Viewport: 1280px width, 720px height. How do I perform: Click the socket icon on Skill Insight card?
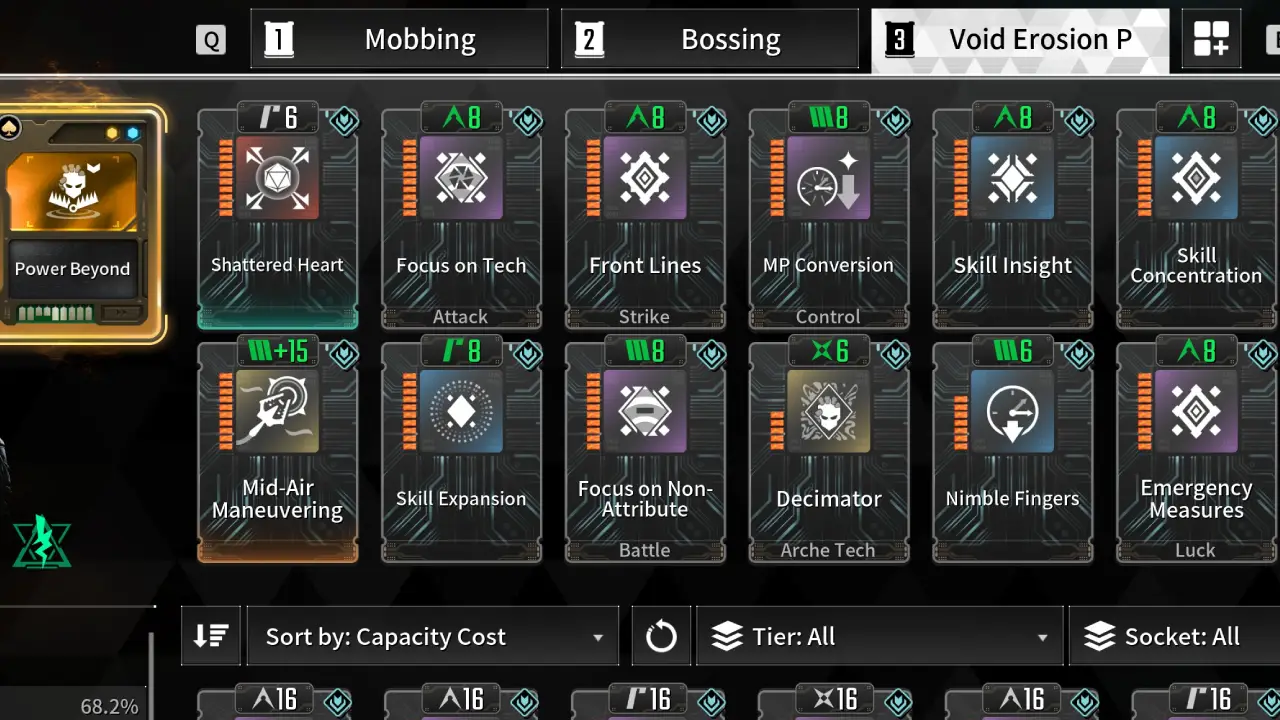1078,120
